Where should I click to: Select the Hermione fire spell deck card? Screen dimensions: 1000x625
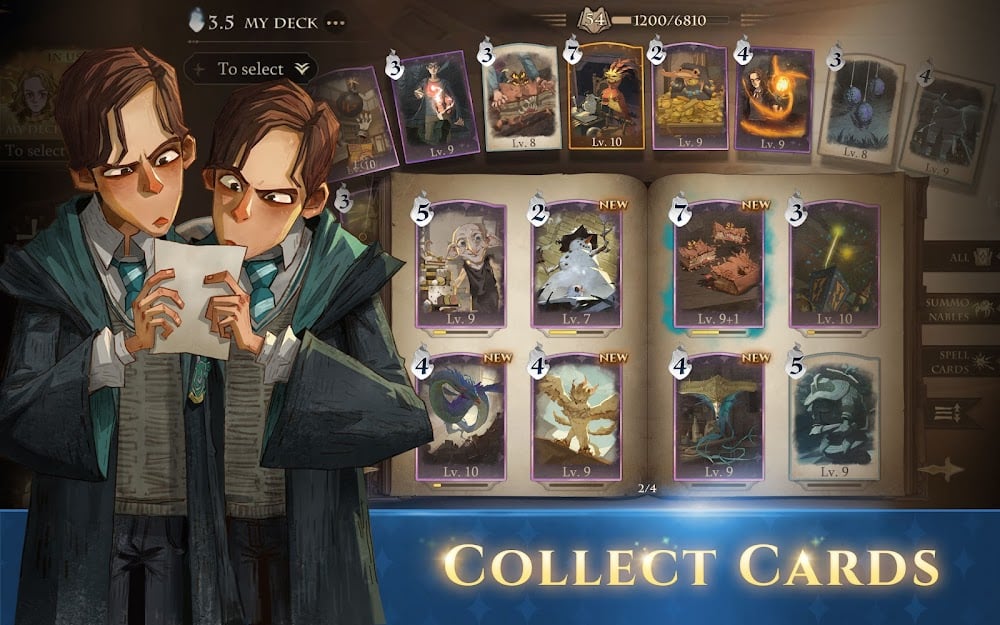[773, 100]
